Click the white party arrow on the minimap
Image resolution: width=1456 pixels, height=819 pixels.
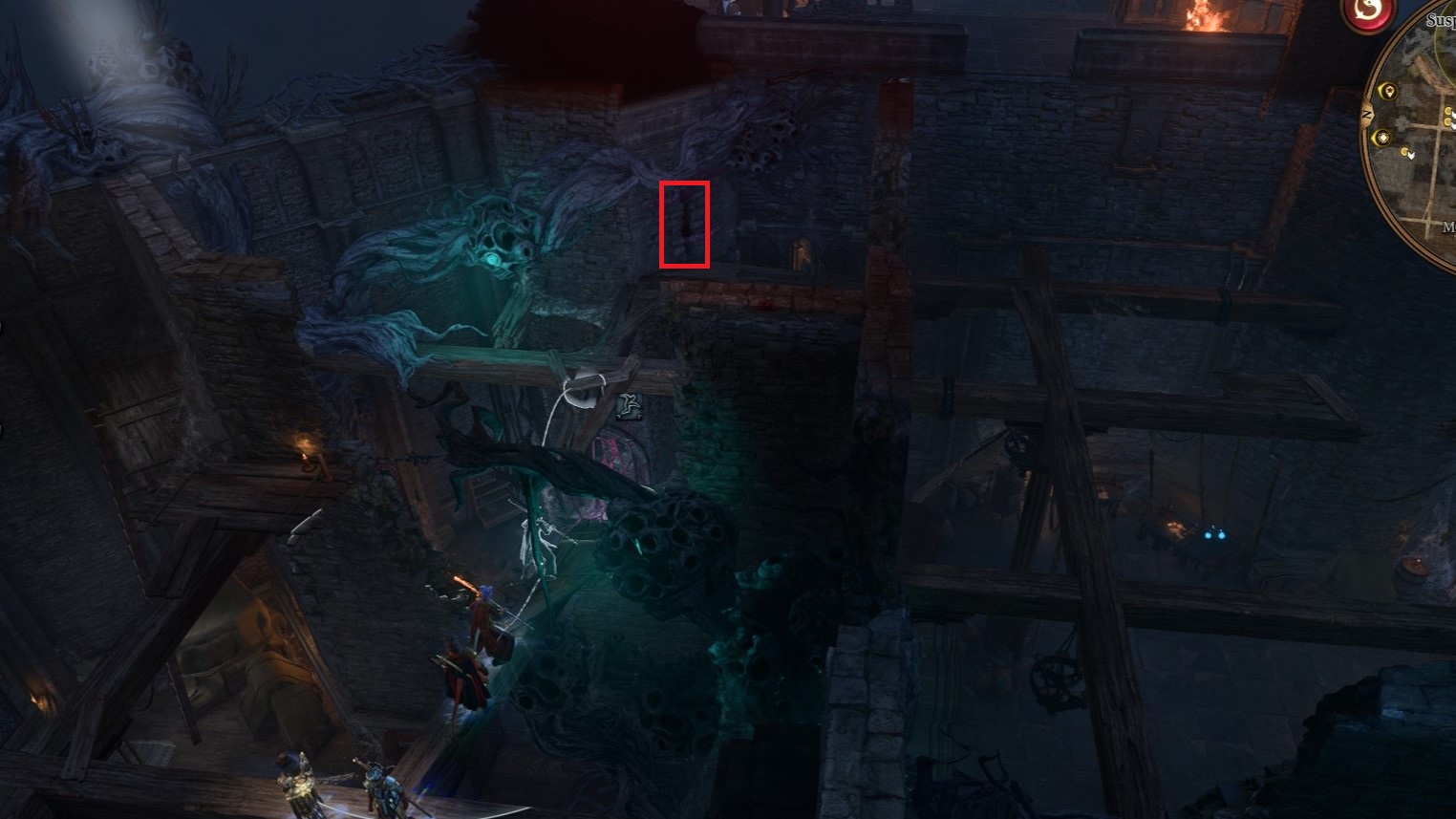pyautogui.click(x=1411, y=153)
